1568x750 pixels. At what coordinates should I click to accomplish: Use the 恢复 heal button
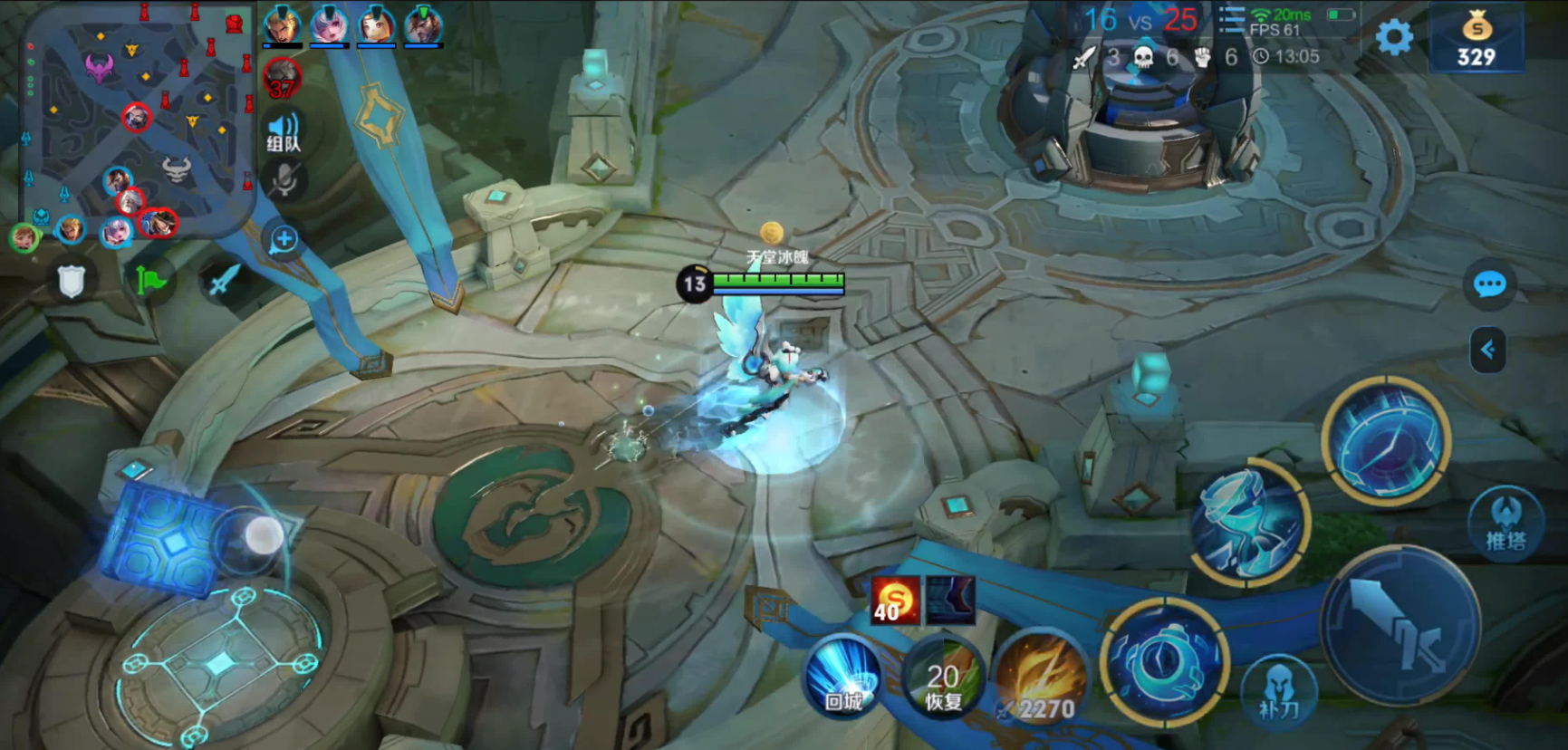coord(943,684)
